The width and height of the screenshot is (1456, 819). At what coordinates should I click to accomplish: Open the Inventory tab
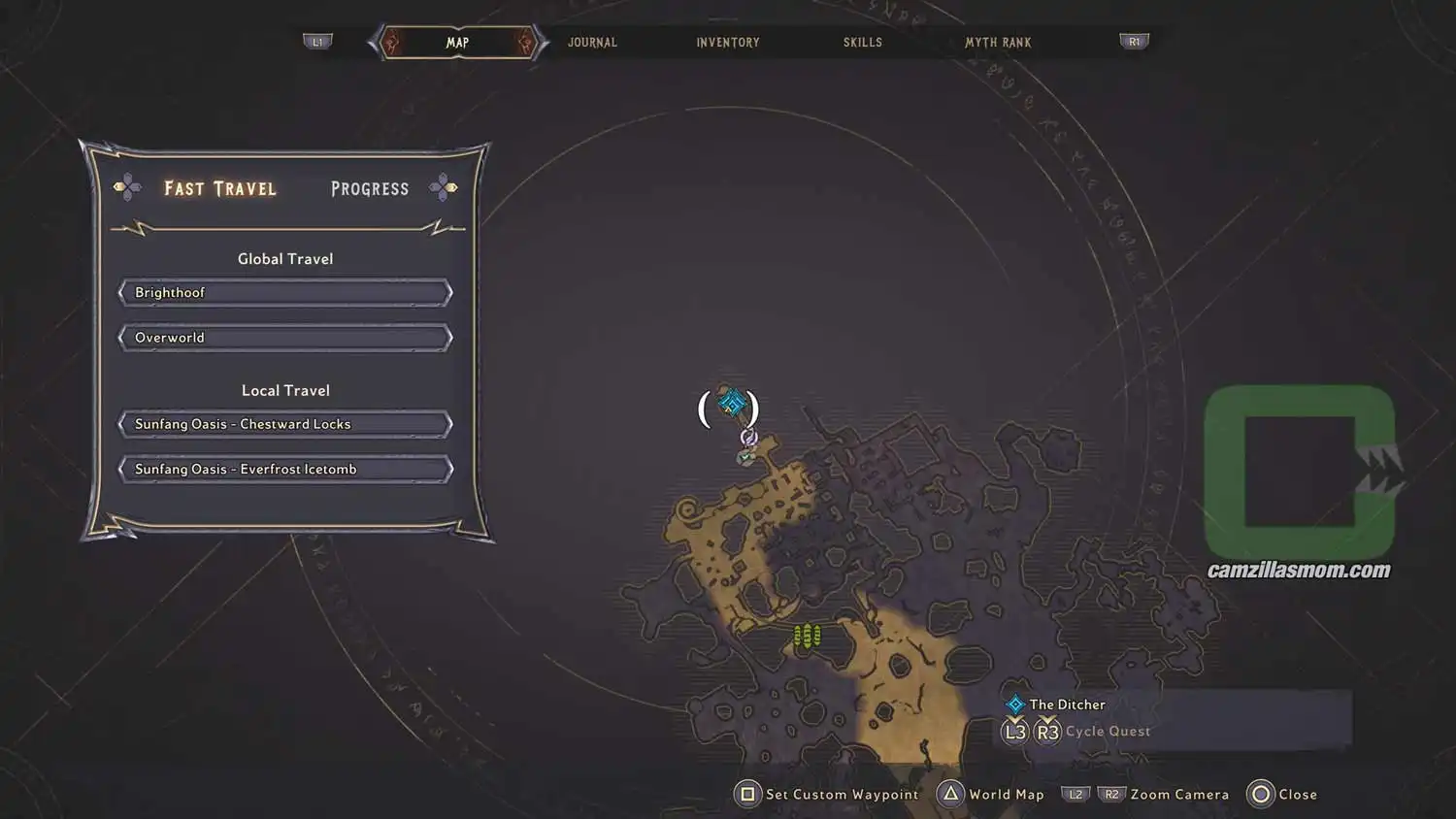click(x=727, y=42)
